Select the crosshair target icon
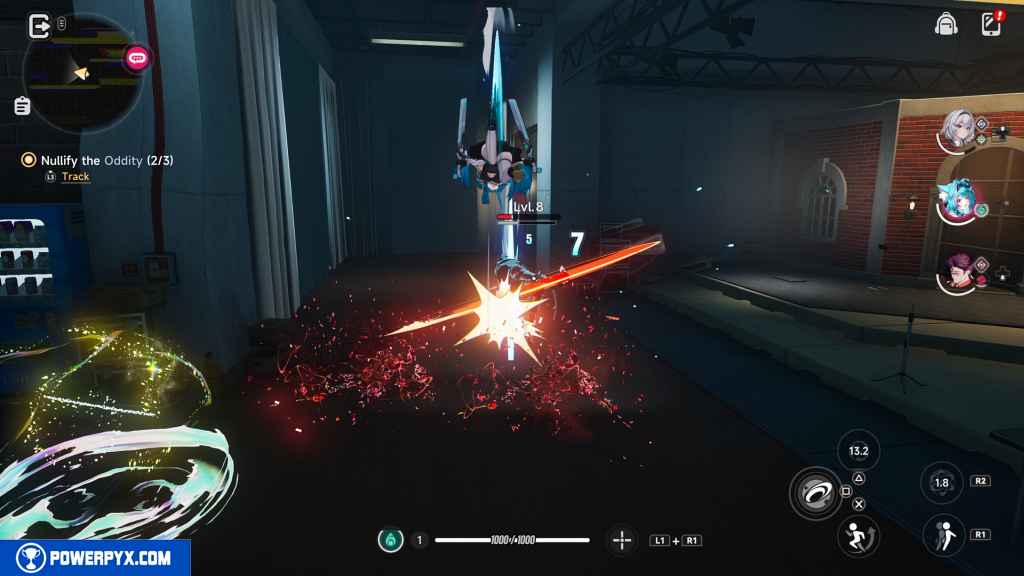Screen dimensions: 1024x576 point(622,540)
